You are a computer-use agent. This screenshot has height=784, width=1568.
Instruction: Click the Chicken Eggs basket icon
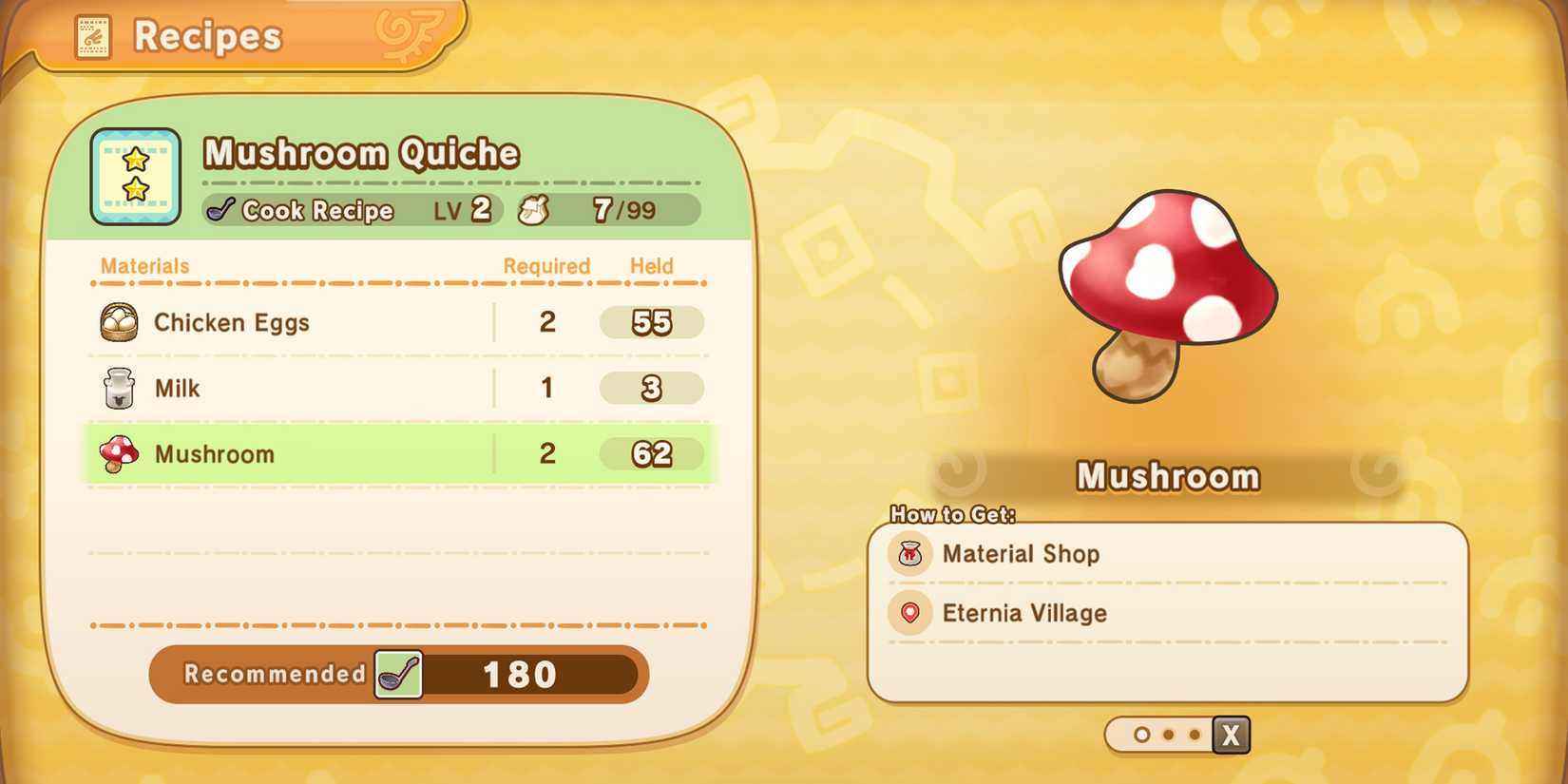click(x=118, y=322)
